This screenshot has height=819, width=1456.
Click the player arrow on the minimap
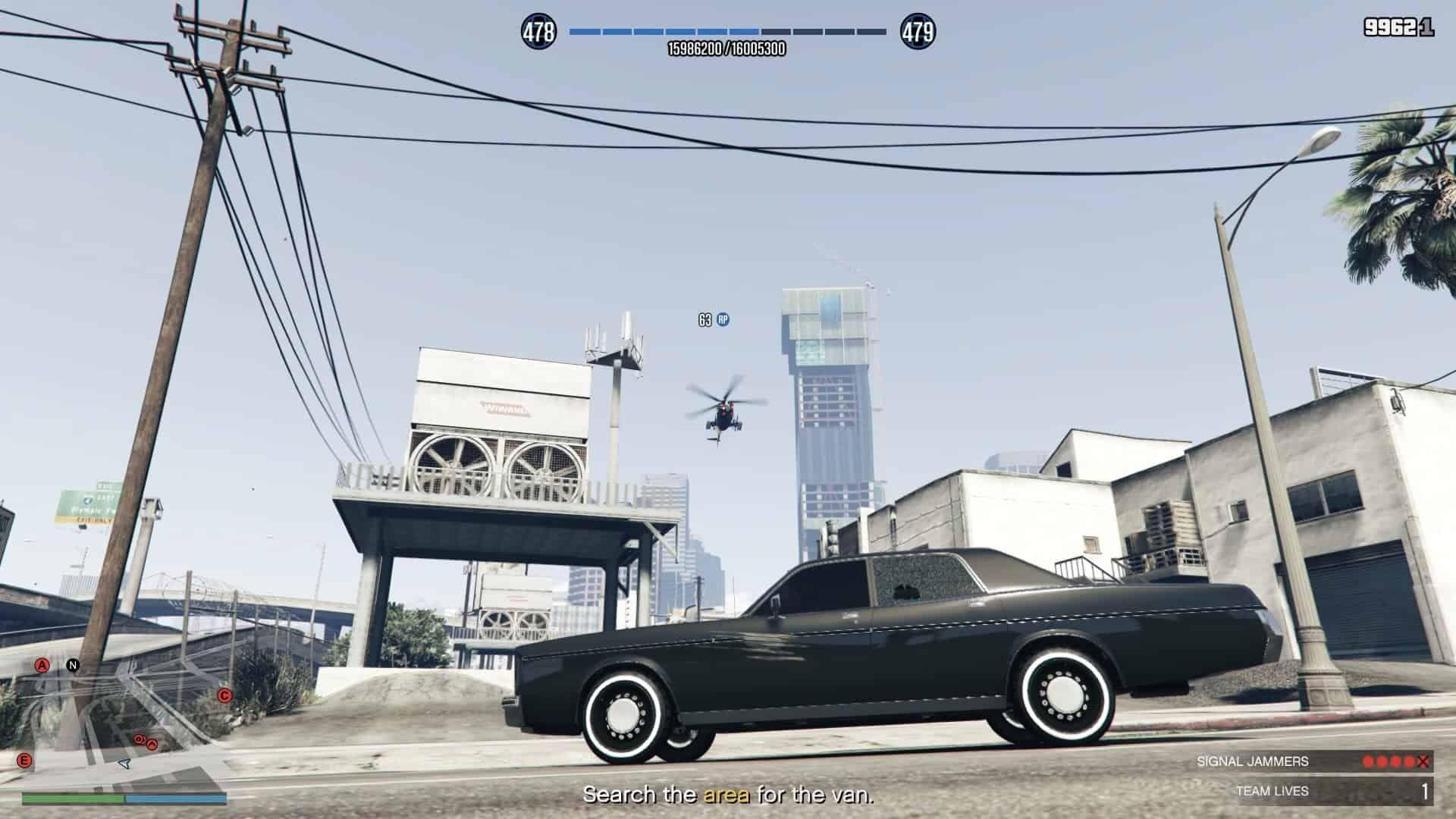[125, 764]
